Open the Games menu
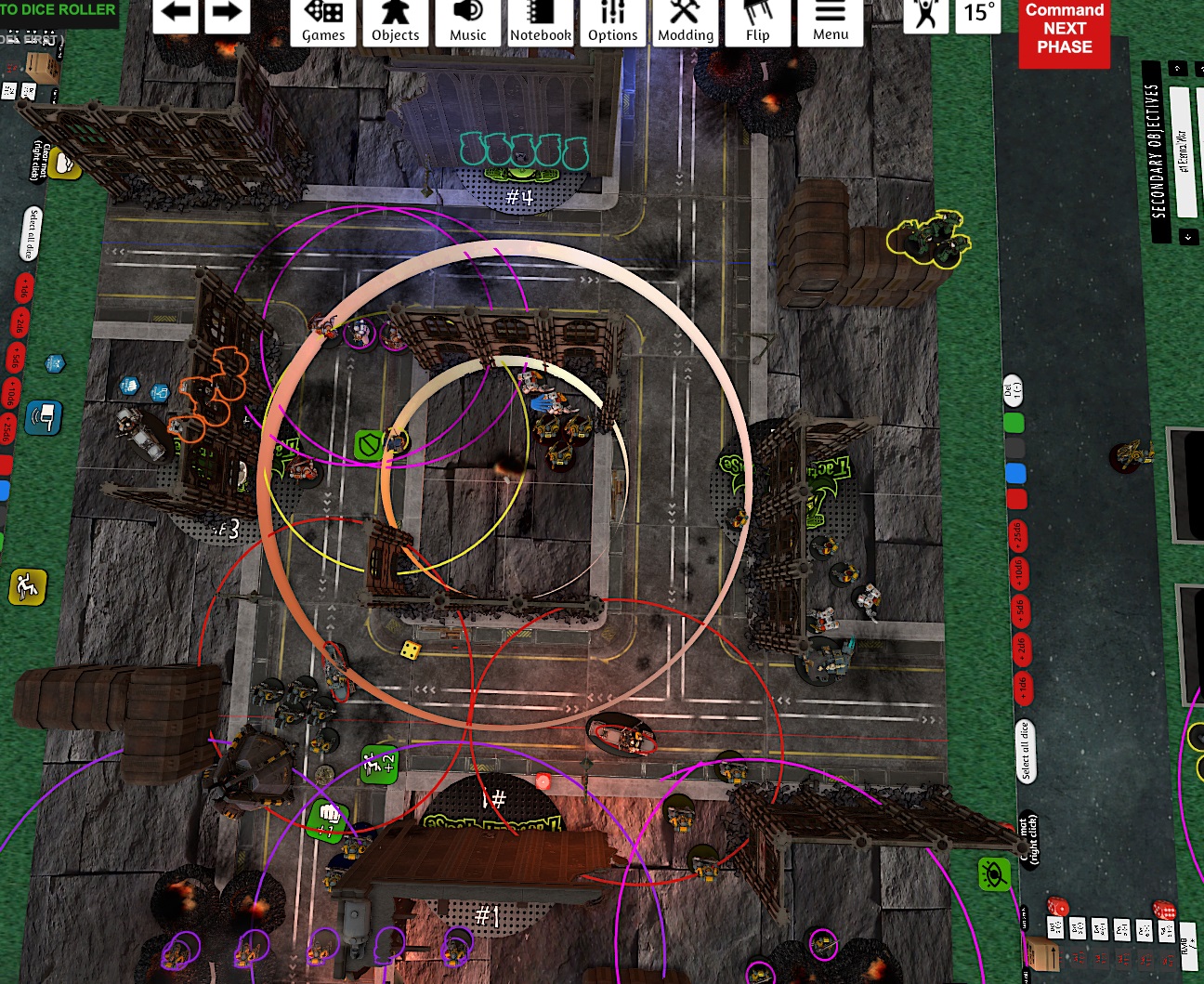Image resolution: width=1204 pixels, height=984 pixels. [323, 22]
